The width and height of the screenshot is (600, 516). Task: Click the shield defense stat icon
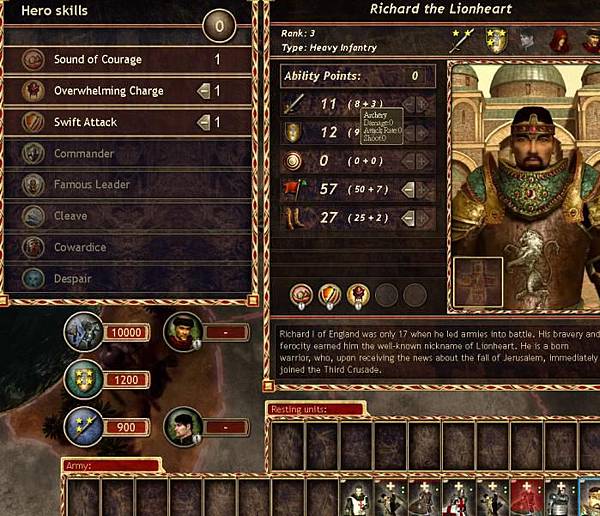295,132
